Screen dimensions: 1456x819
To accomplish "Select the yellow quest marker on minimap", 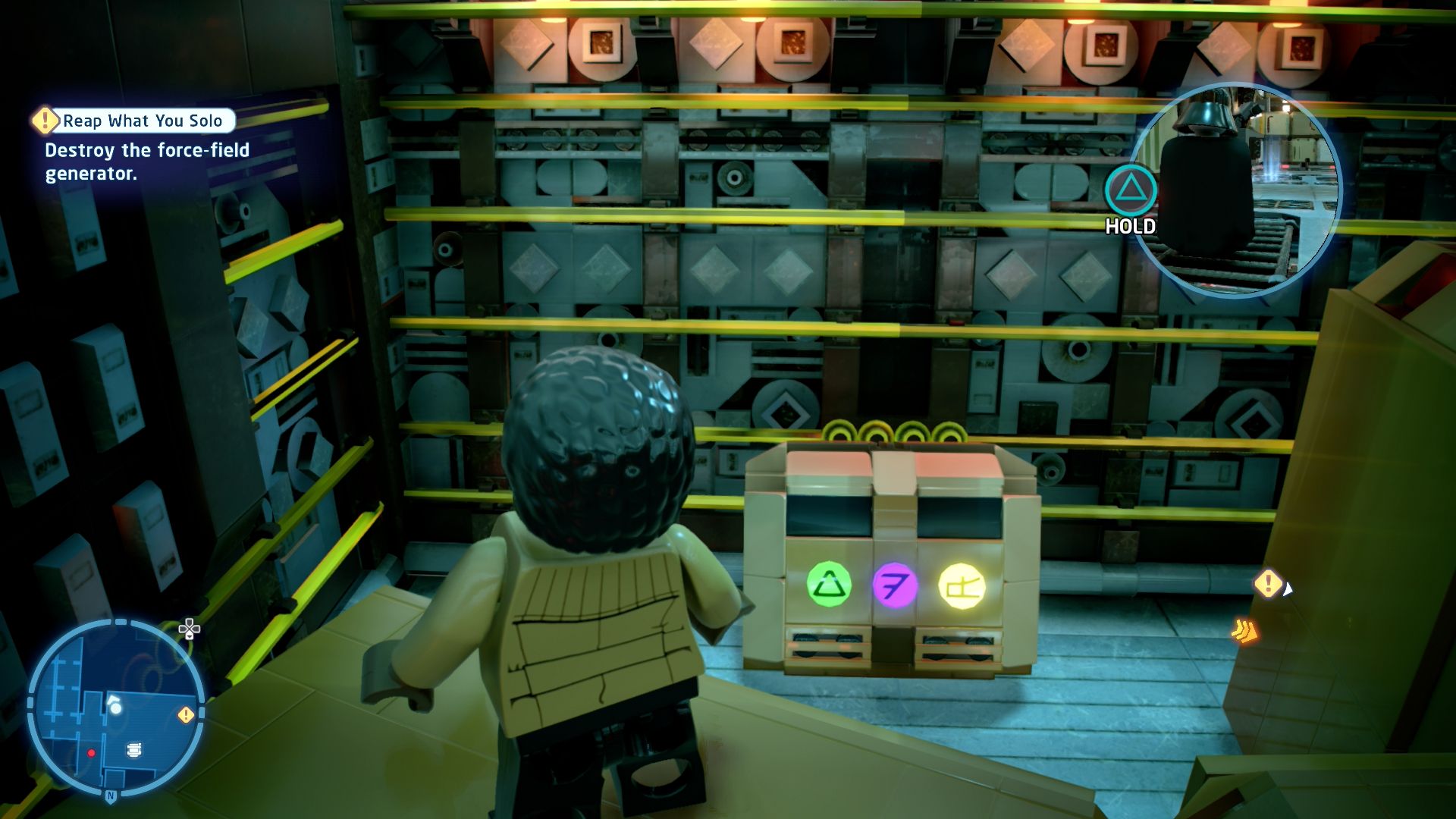I will click(185, 714).
